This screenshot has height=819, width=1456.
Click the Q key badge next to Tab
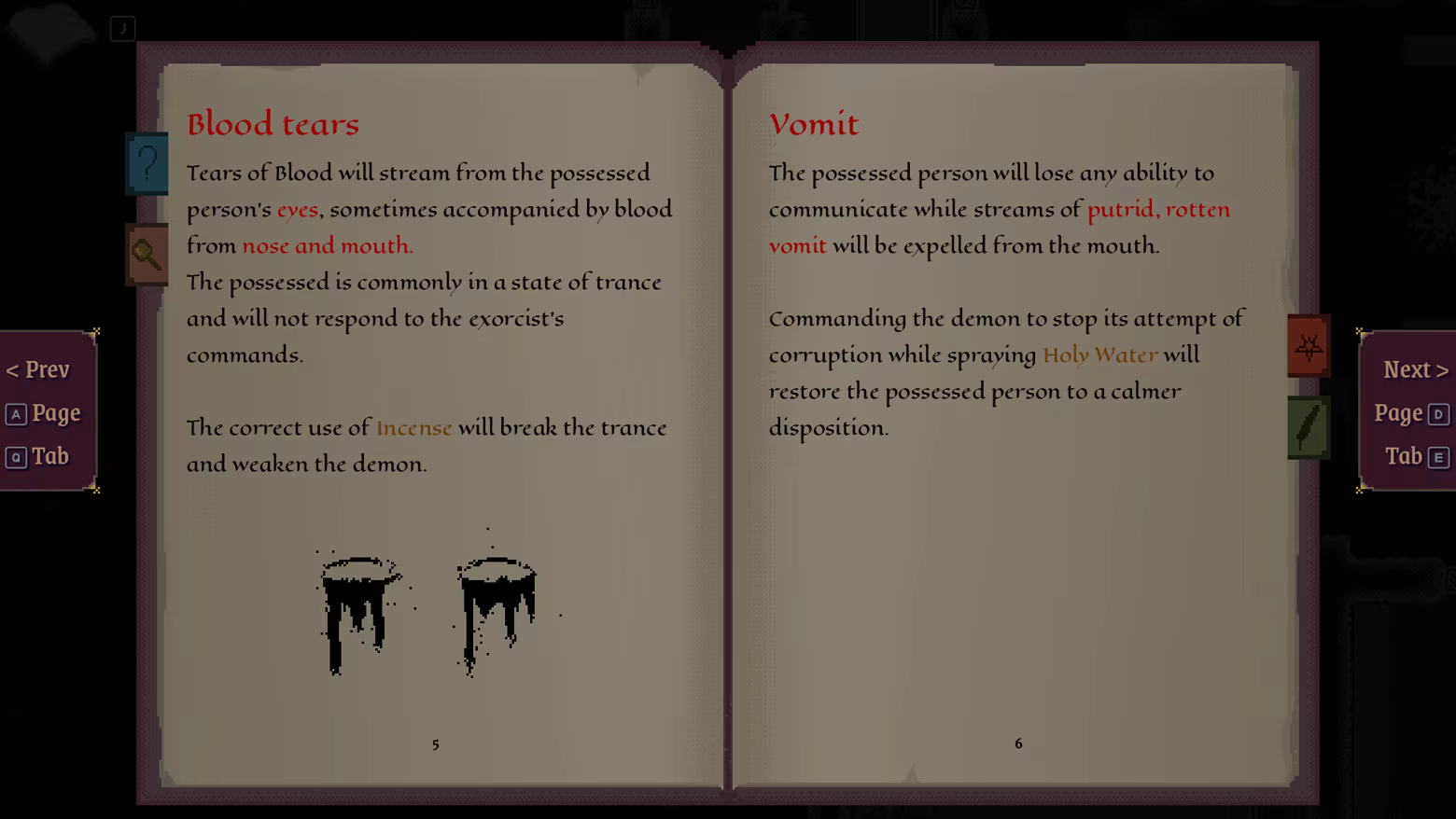(17, 456)
